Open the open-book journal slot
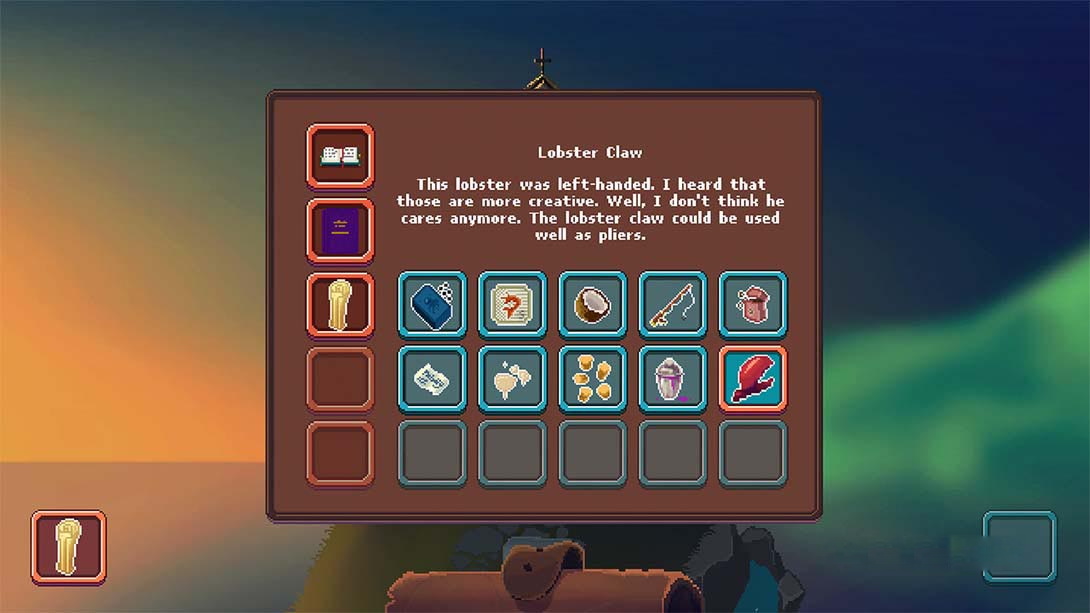 point(340,156)
